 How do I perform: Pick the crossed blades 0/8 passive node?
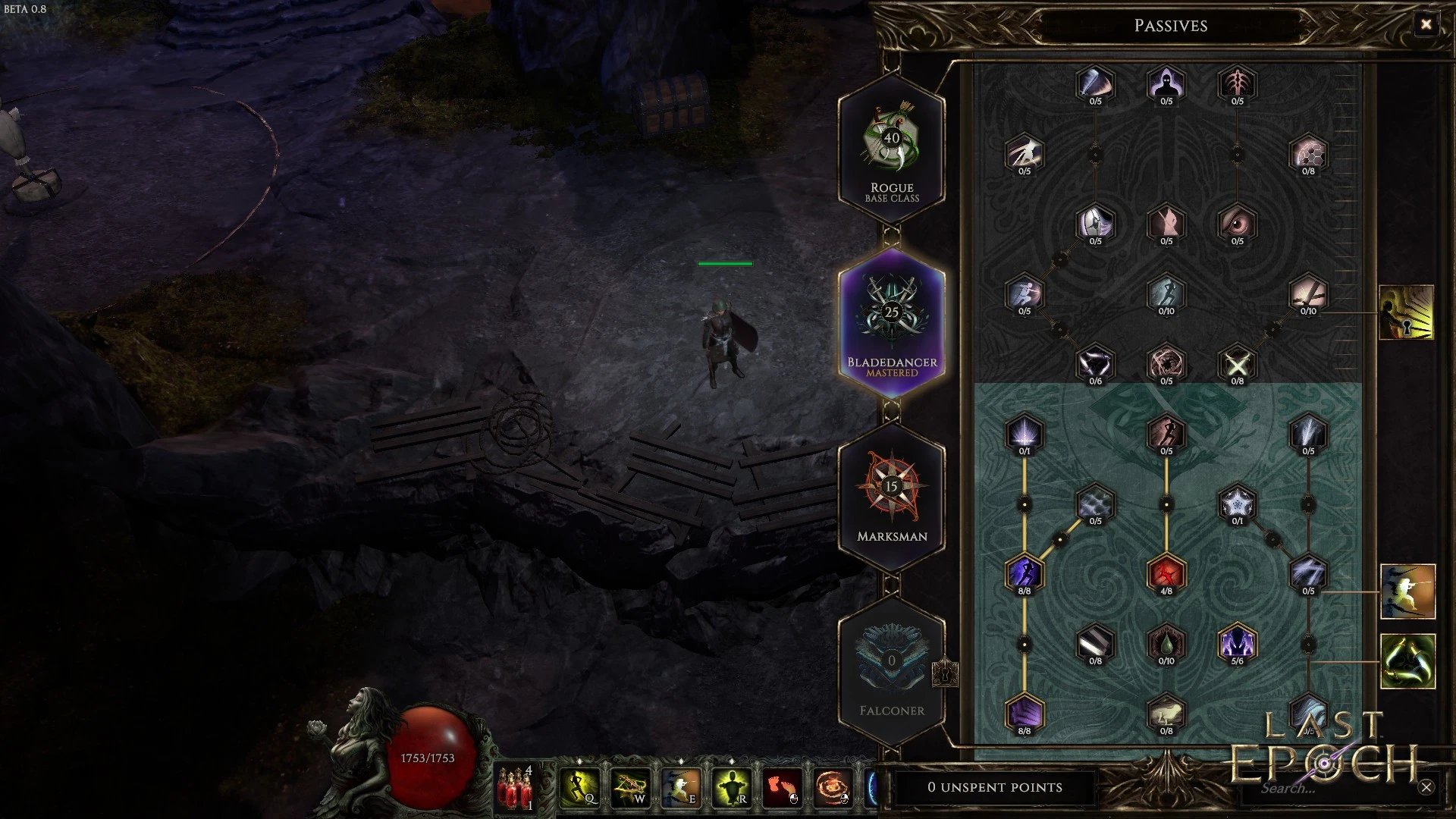point(1237,364)
